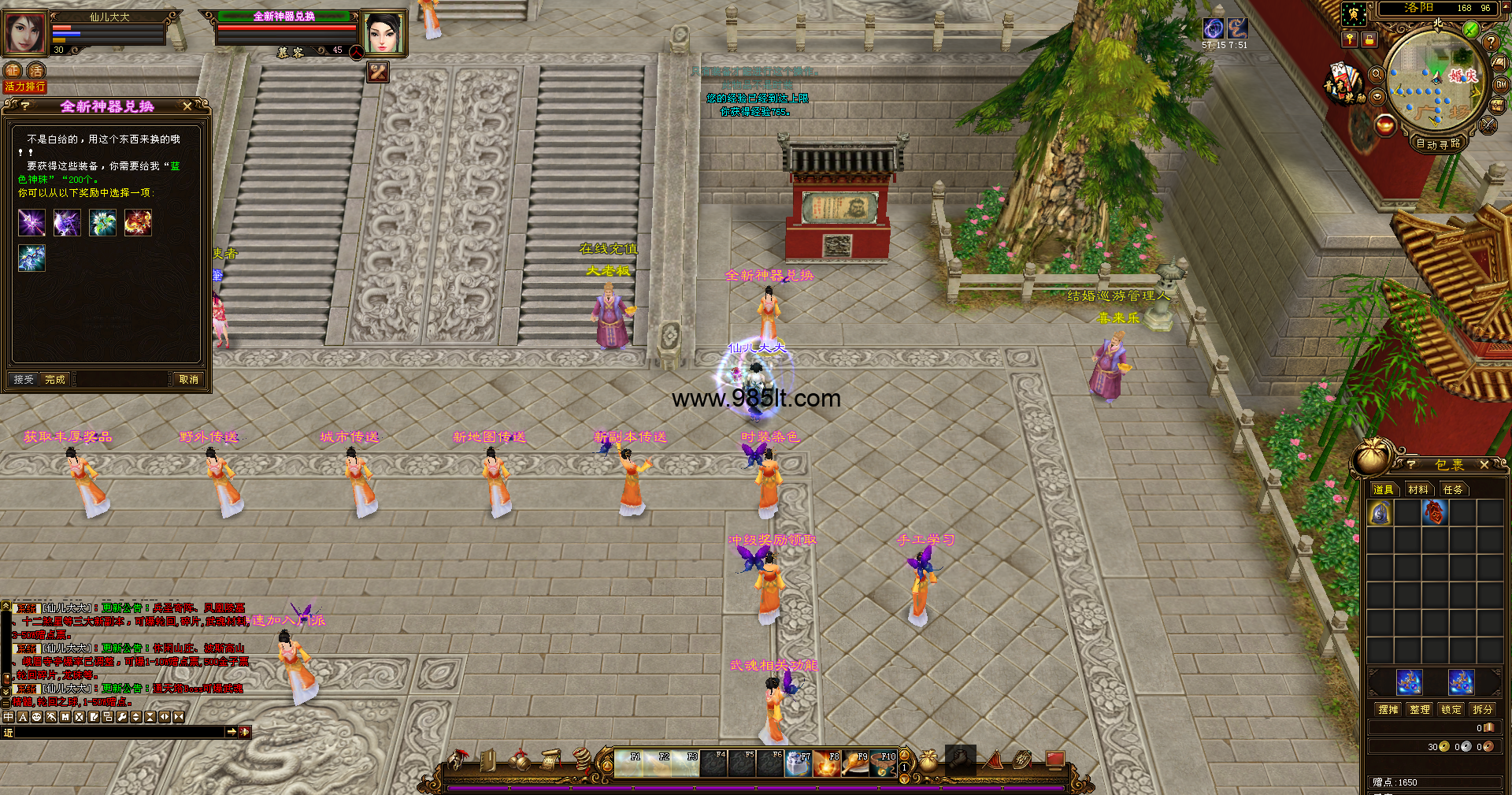
Task: Cancel the exchange with 取消
Action: [188, 380]
